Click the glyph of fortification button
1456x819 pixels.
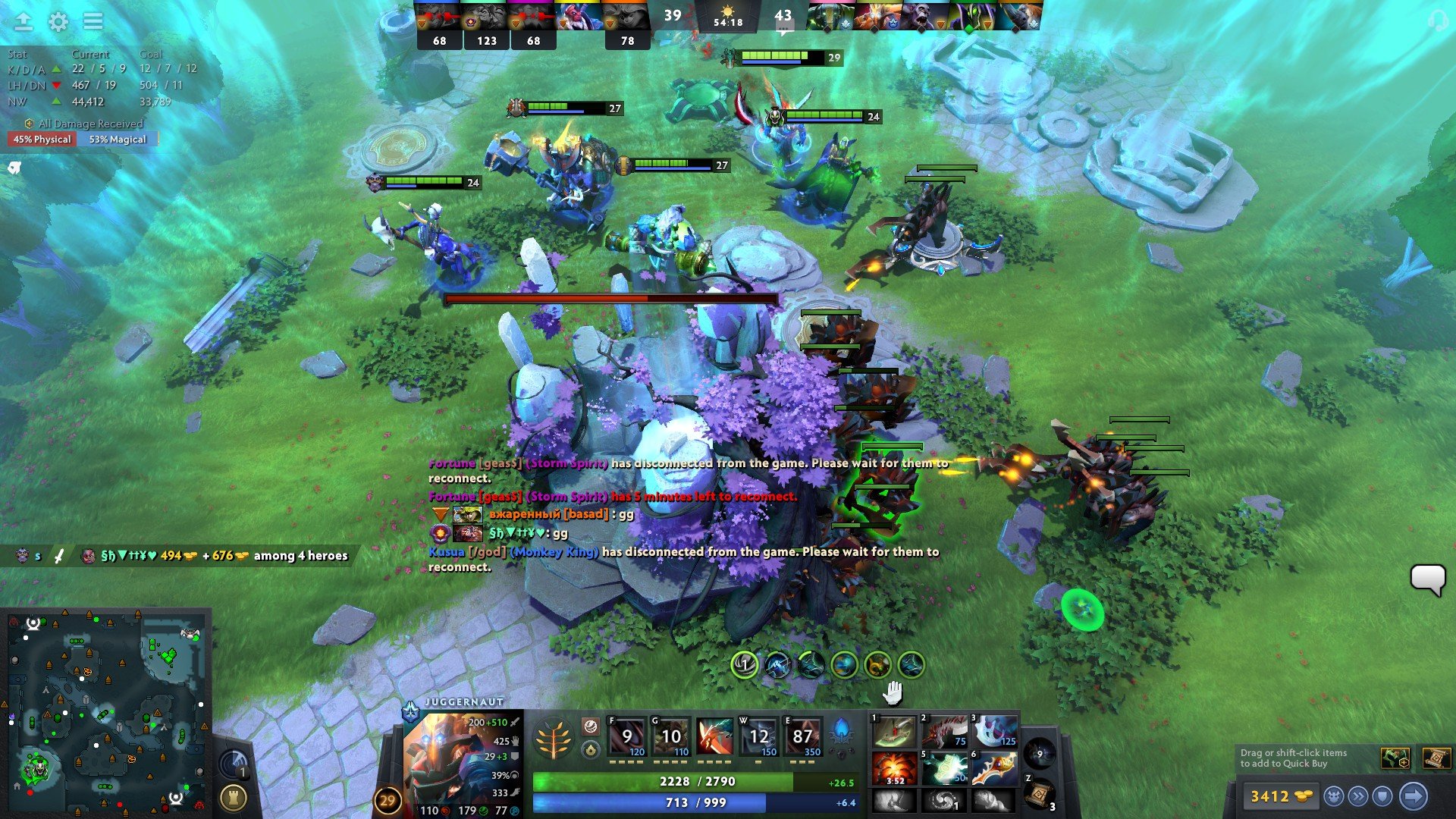coord(233,798)
